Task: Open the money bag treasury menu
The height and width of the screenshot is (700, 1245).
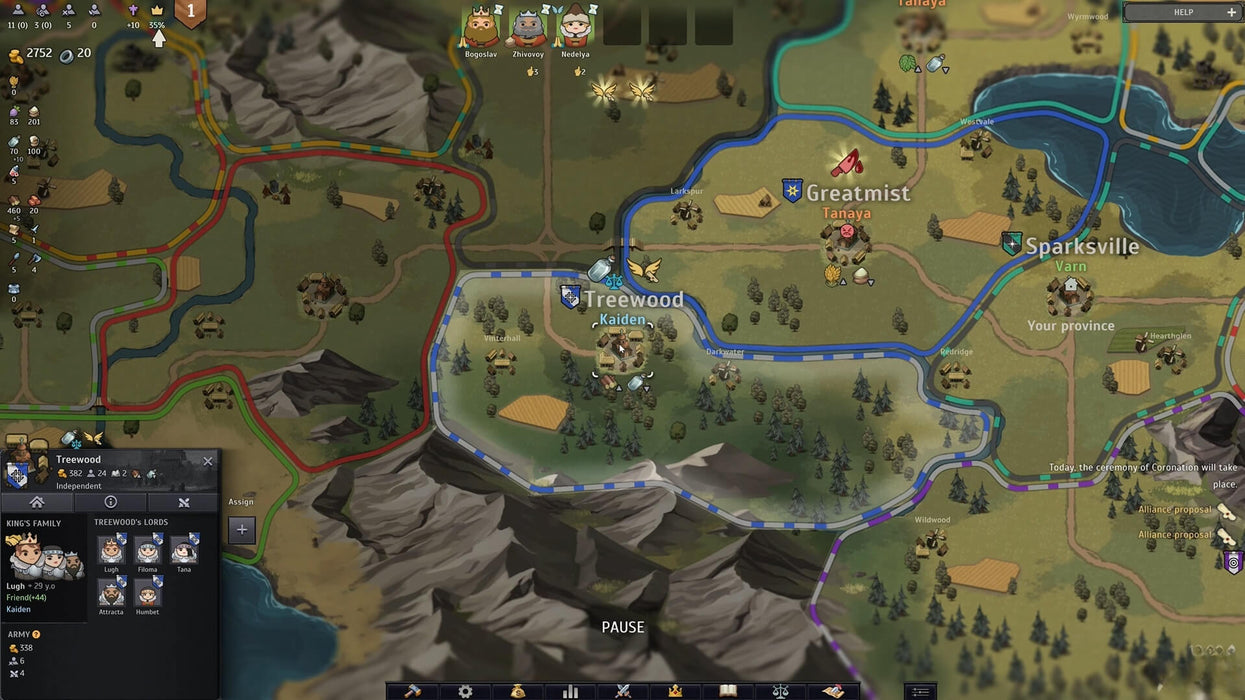Action: 518,691
